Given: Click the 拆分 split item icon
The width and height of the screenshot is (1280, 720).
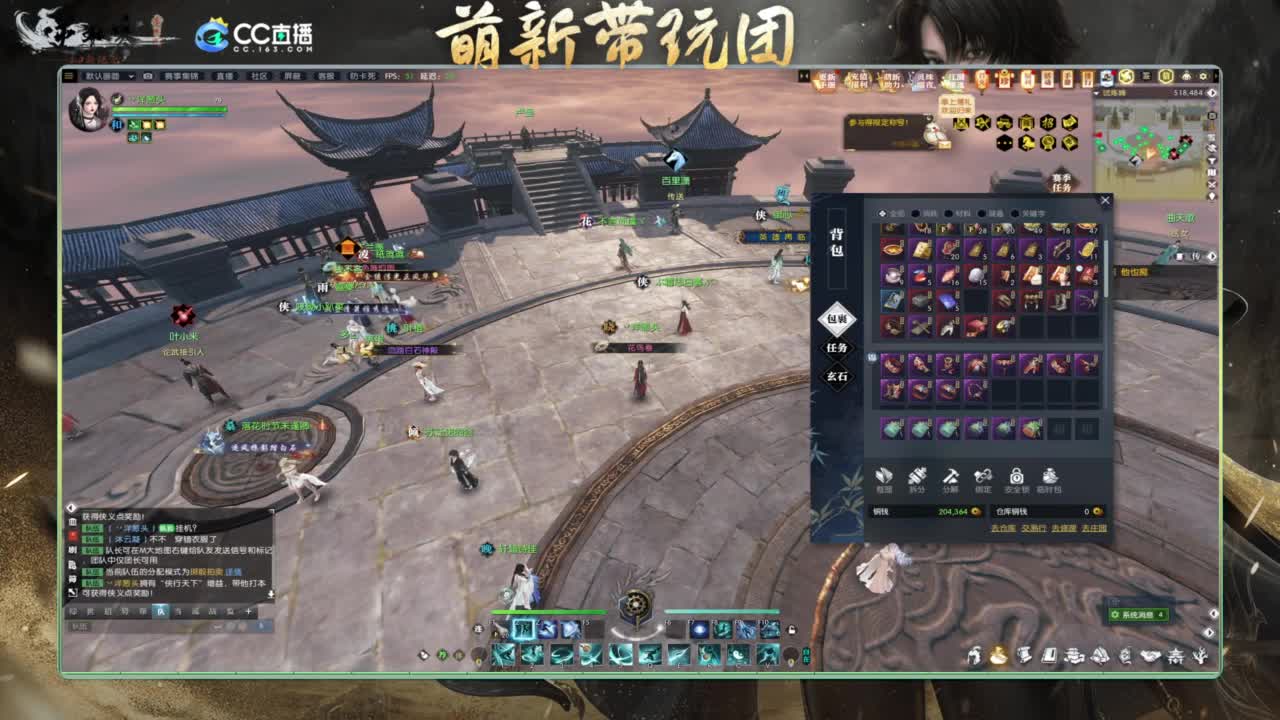Looking at the screenshot, I should [x=918, y=477].
